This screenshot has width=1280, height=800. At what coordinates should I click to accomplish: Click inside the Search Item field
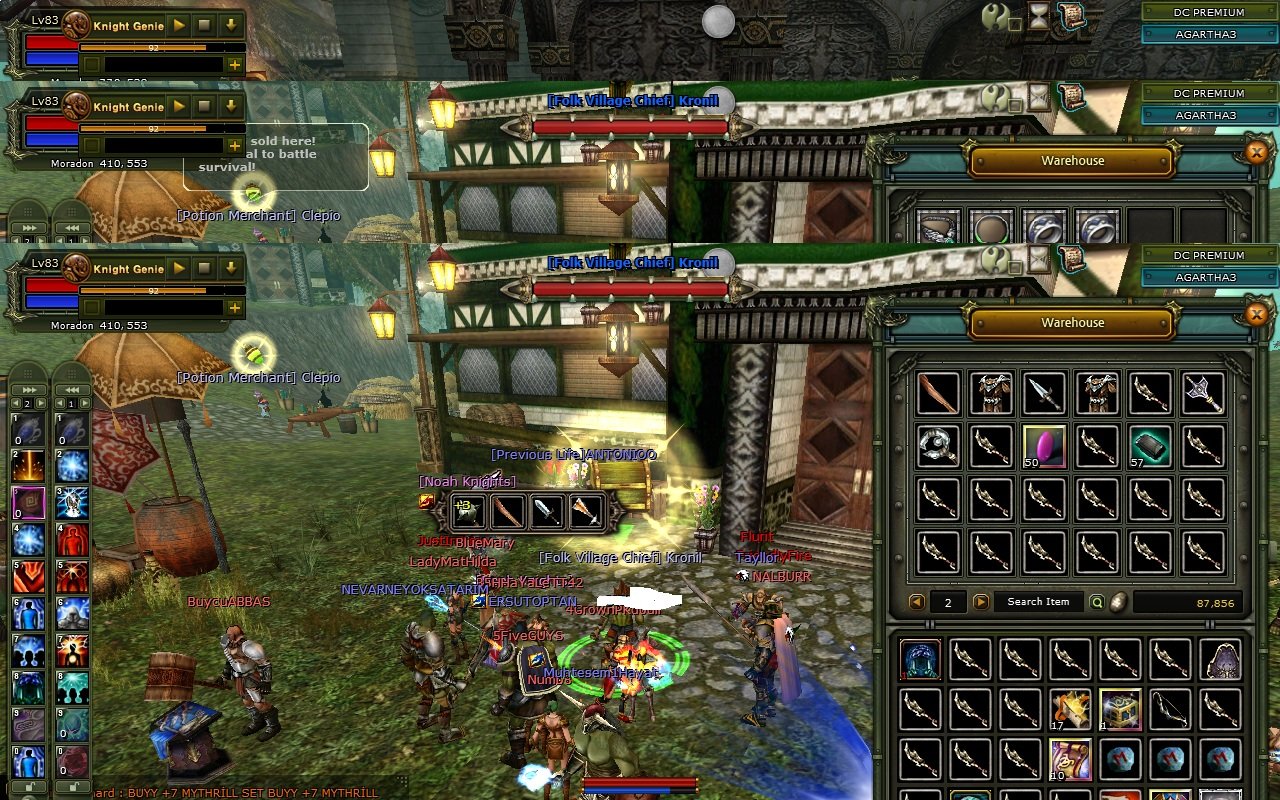pyautogui.click(x=1038, y=601)
